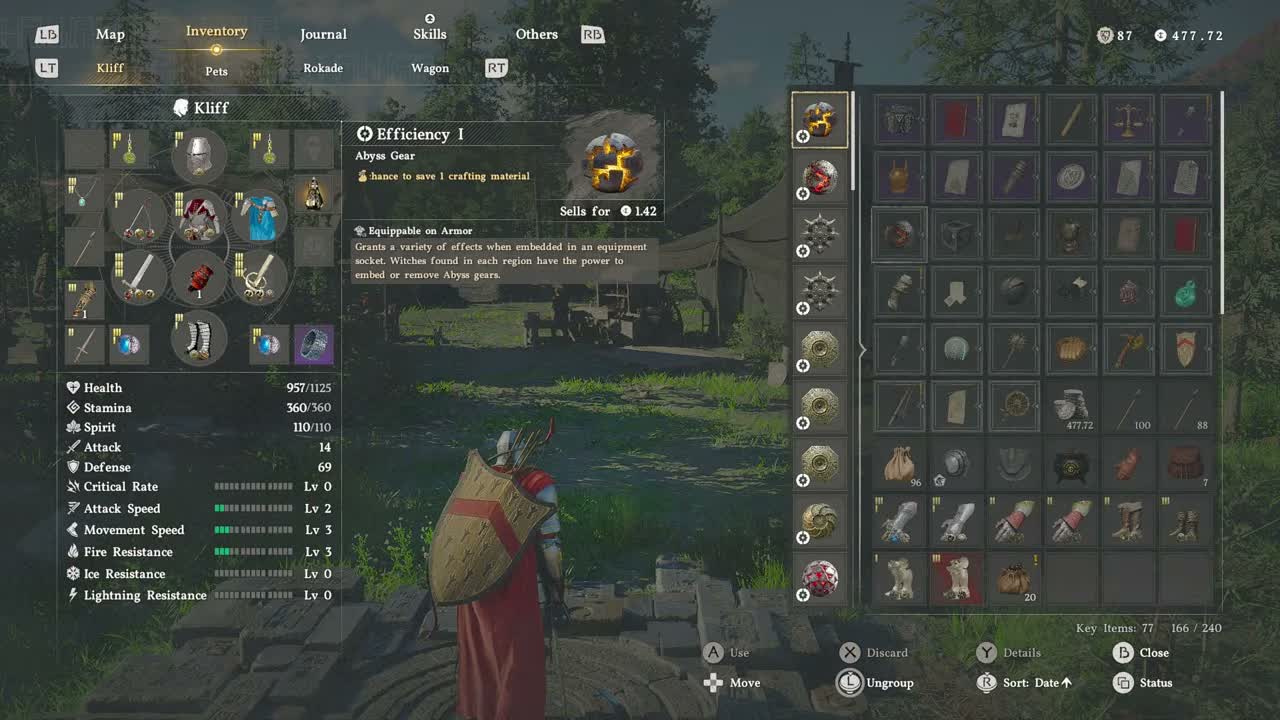Image resolution: width=1280 pixels, height=720 pixels.
Task: Select the pumpkin item slot
Action: 1071,349
